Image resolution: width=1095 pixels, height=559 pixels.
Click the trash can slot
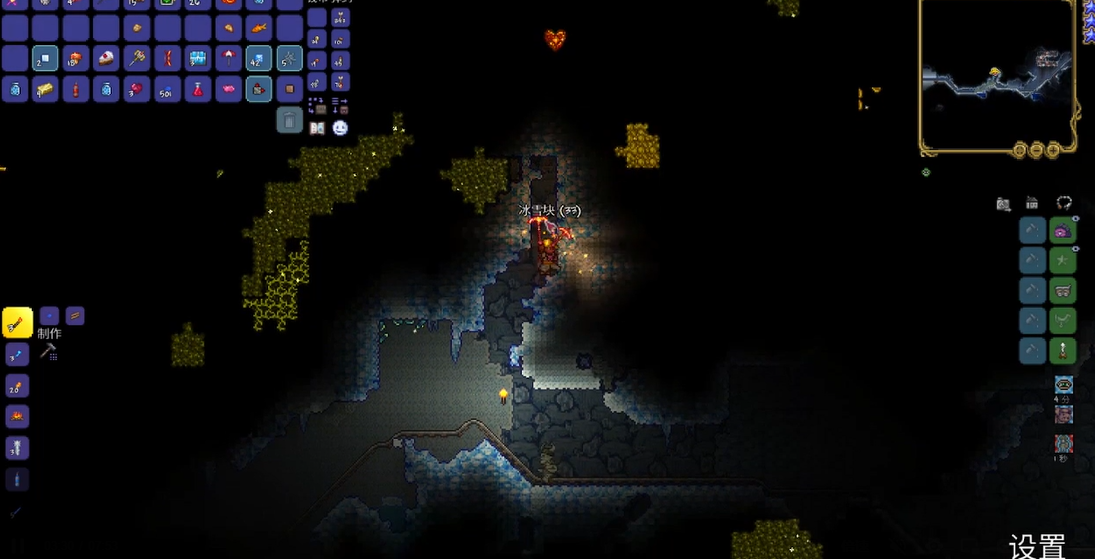(289, 120)
